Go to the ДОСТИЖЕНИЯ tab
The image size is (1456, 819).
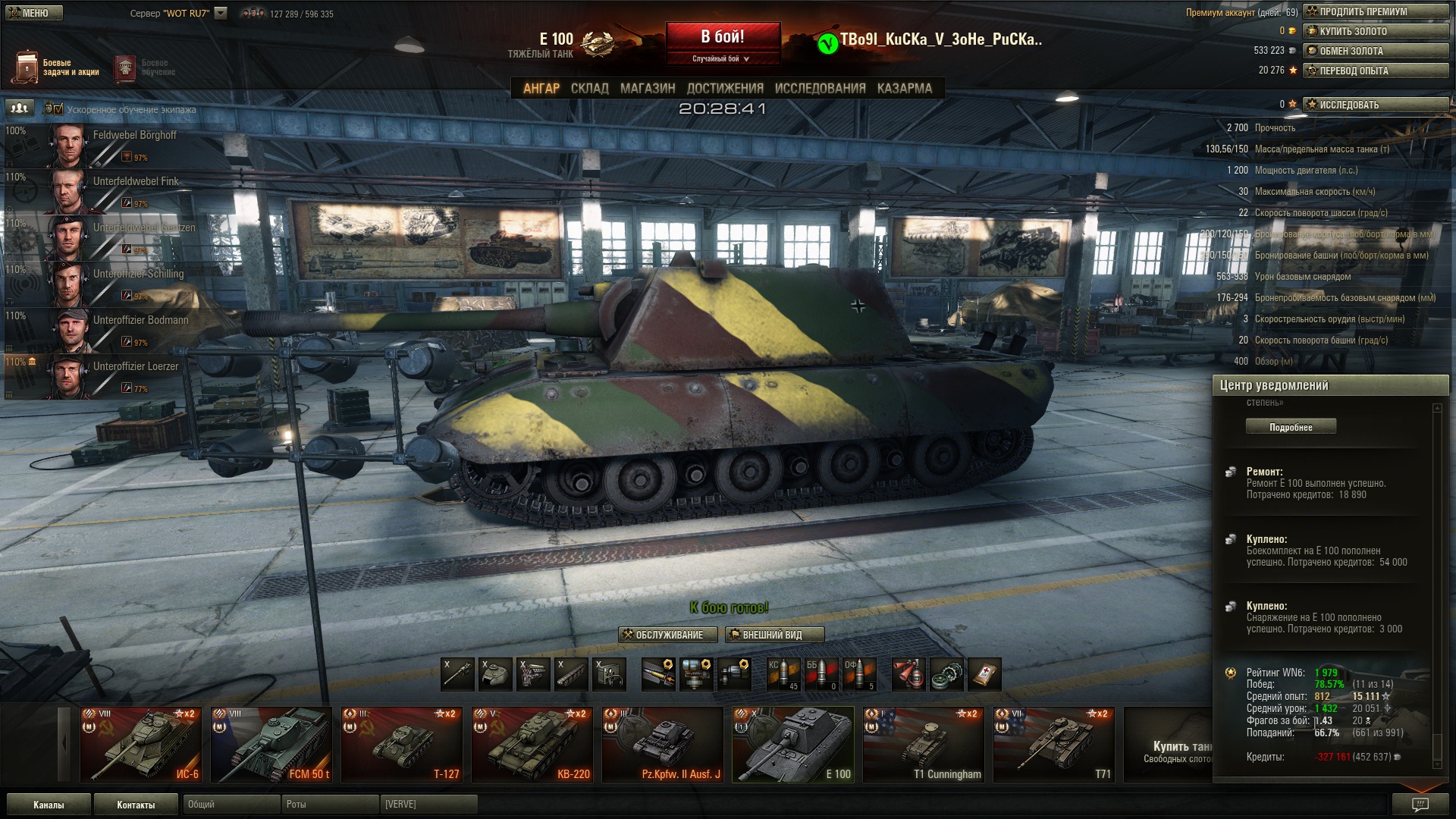(x=725, y=89)
